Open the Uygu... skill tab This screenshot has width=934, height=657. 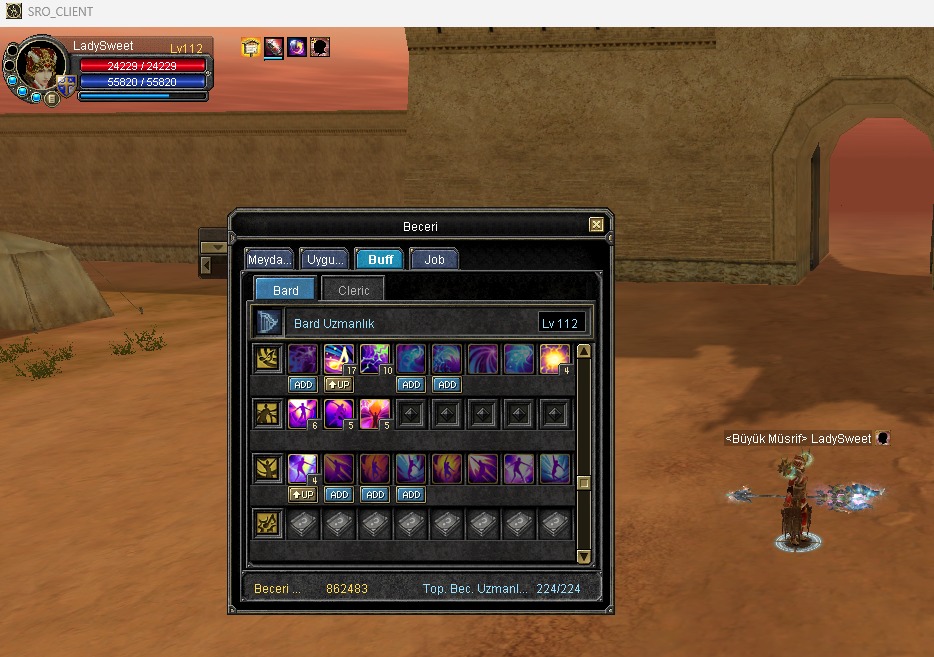(324, 259)
